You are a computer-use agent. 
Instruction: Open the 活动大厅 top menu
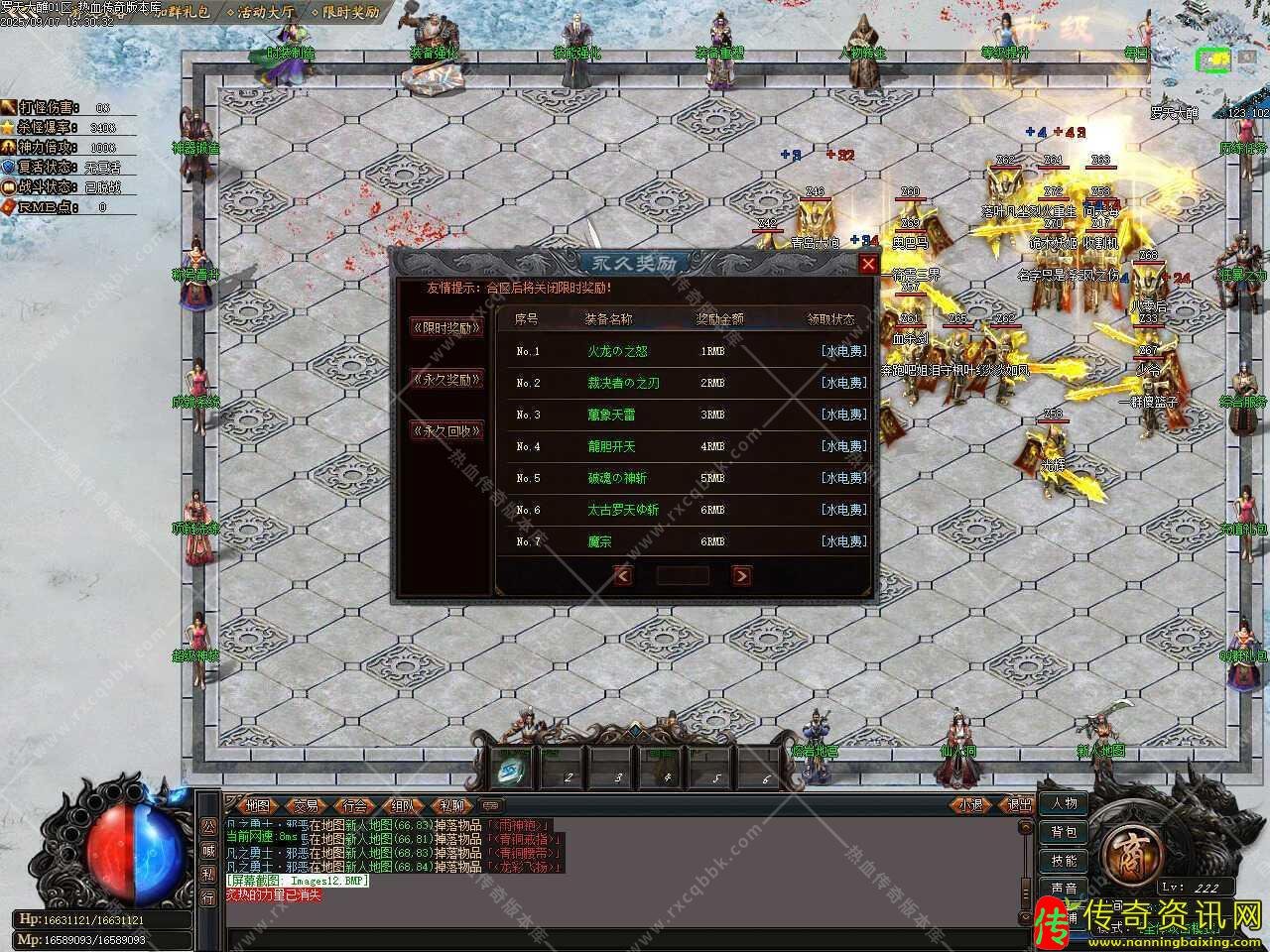[260, 13]
